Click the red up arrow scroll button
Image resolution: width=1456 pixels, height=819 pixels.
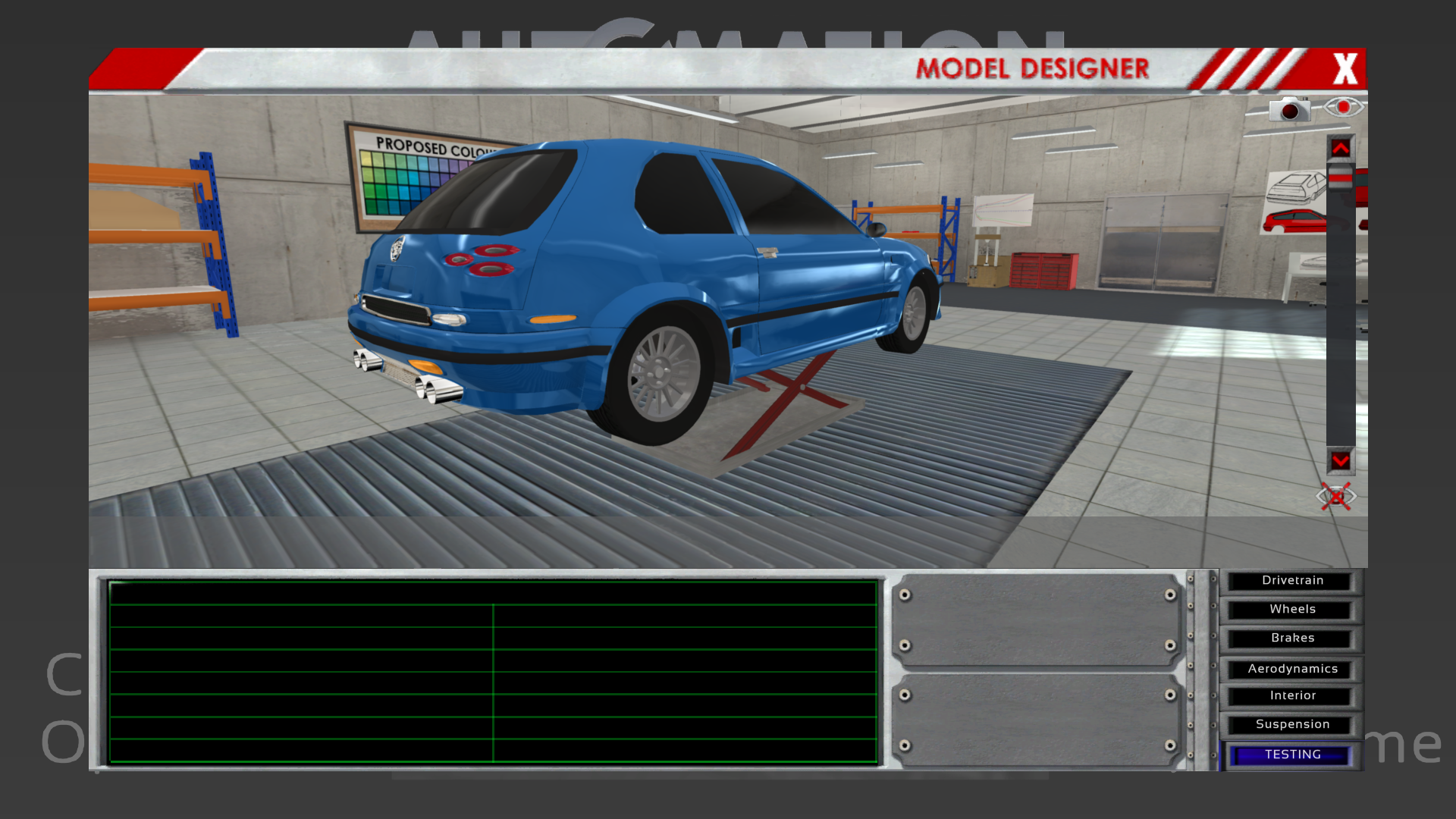tap(1340, 148)
